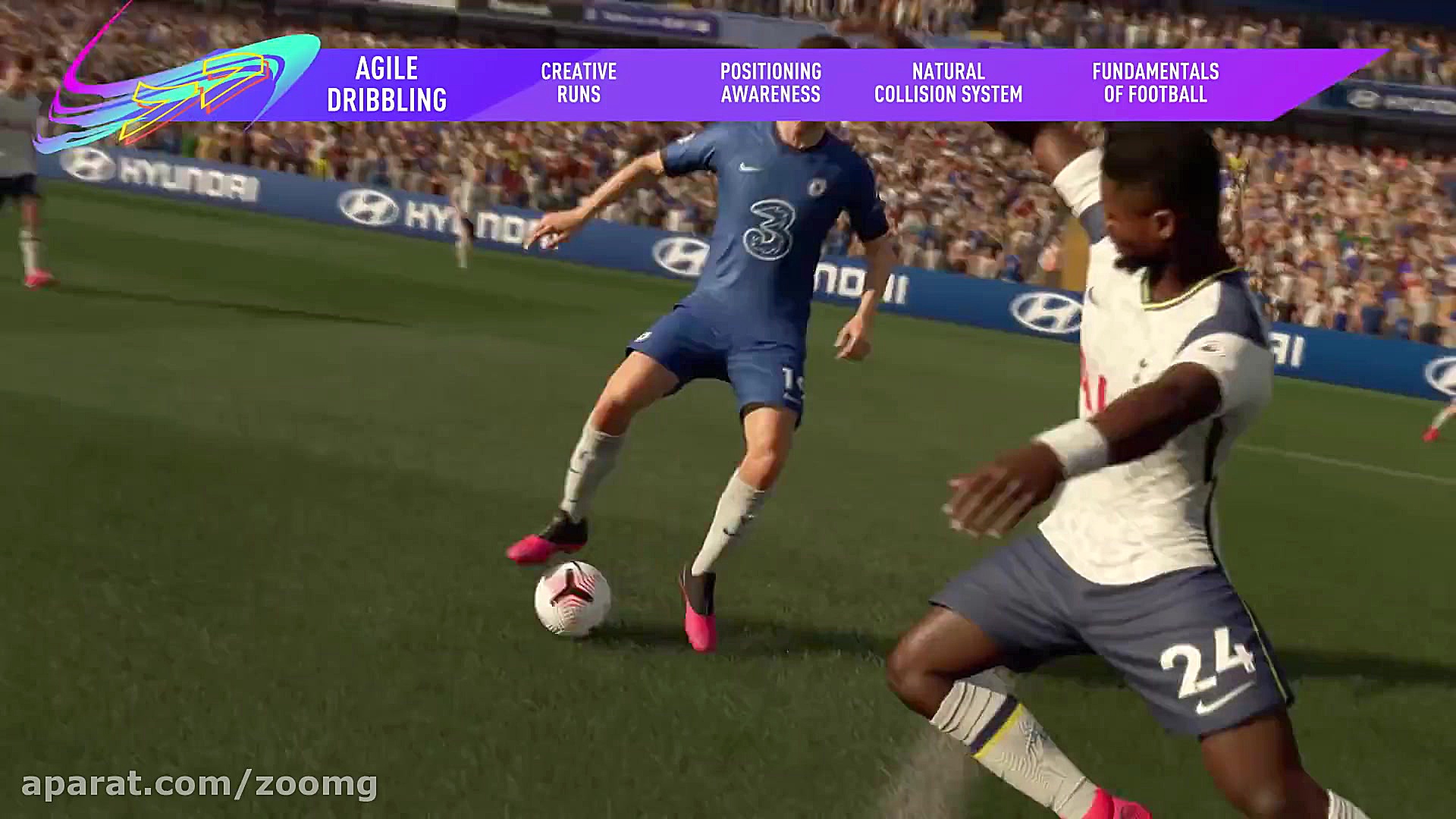Switch to the Creative Runs section
Image resolution: width=1456 pixels, height=819 pixels.
click(x=579, y=83)
